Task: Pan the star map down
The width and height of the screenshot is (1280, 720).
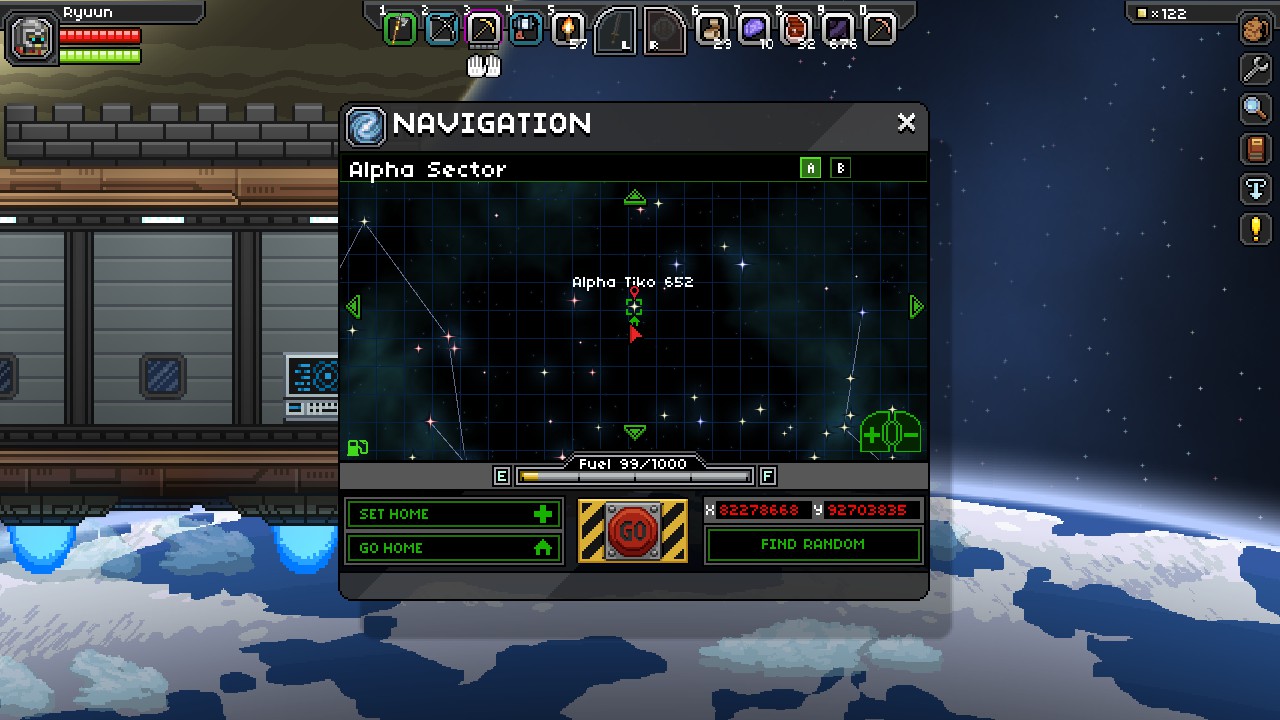Action: (x=634, y=432)
